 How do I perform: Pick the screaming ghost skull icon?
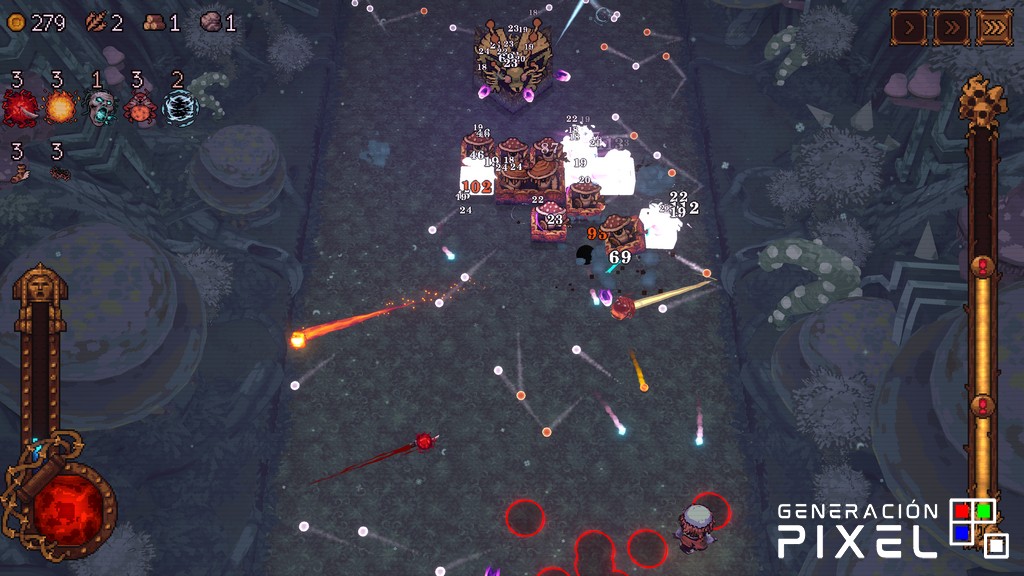pyautogui.click(x=100, y=108)
